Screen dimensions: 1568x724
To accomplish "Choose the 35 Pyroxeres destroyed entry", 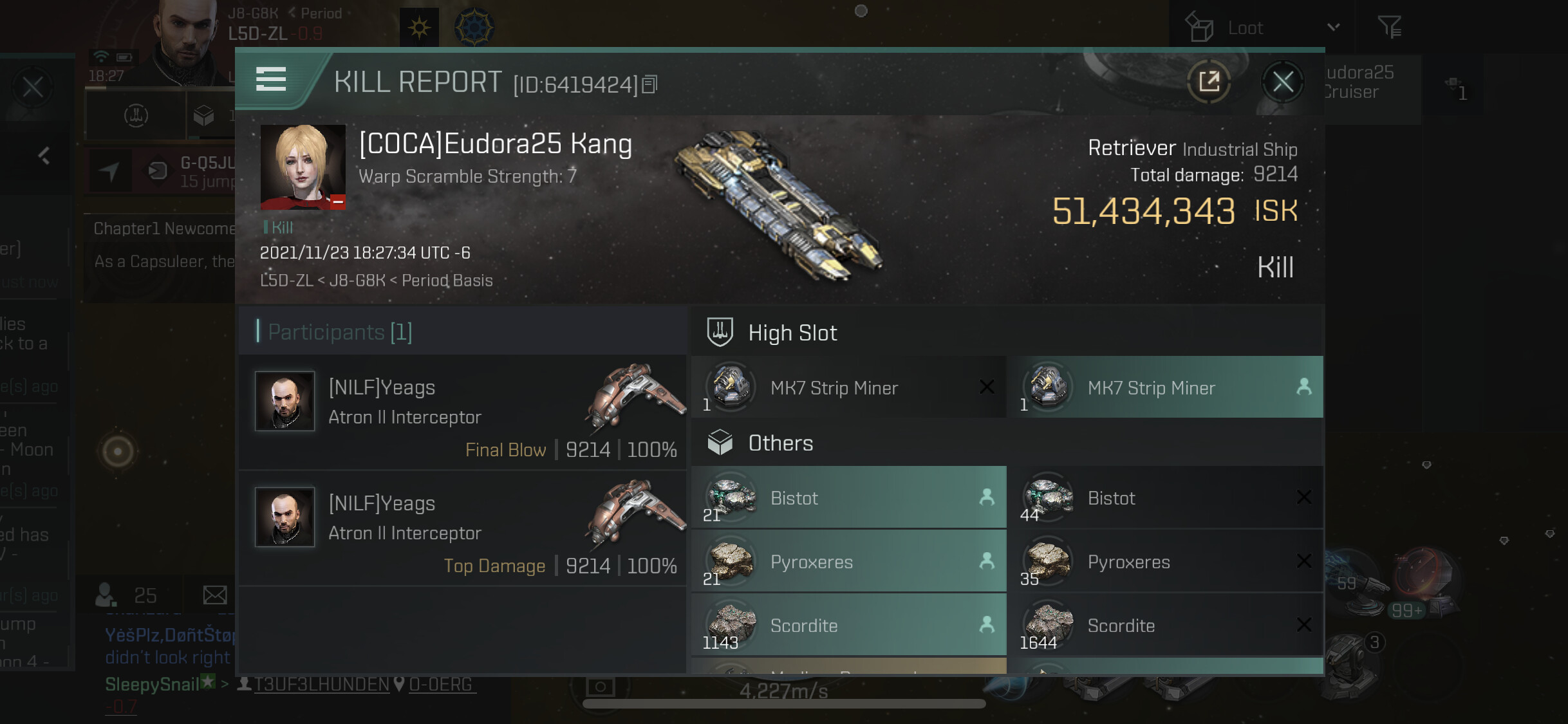I will point(1165,561).
